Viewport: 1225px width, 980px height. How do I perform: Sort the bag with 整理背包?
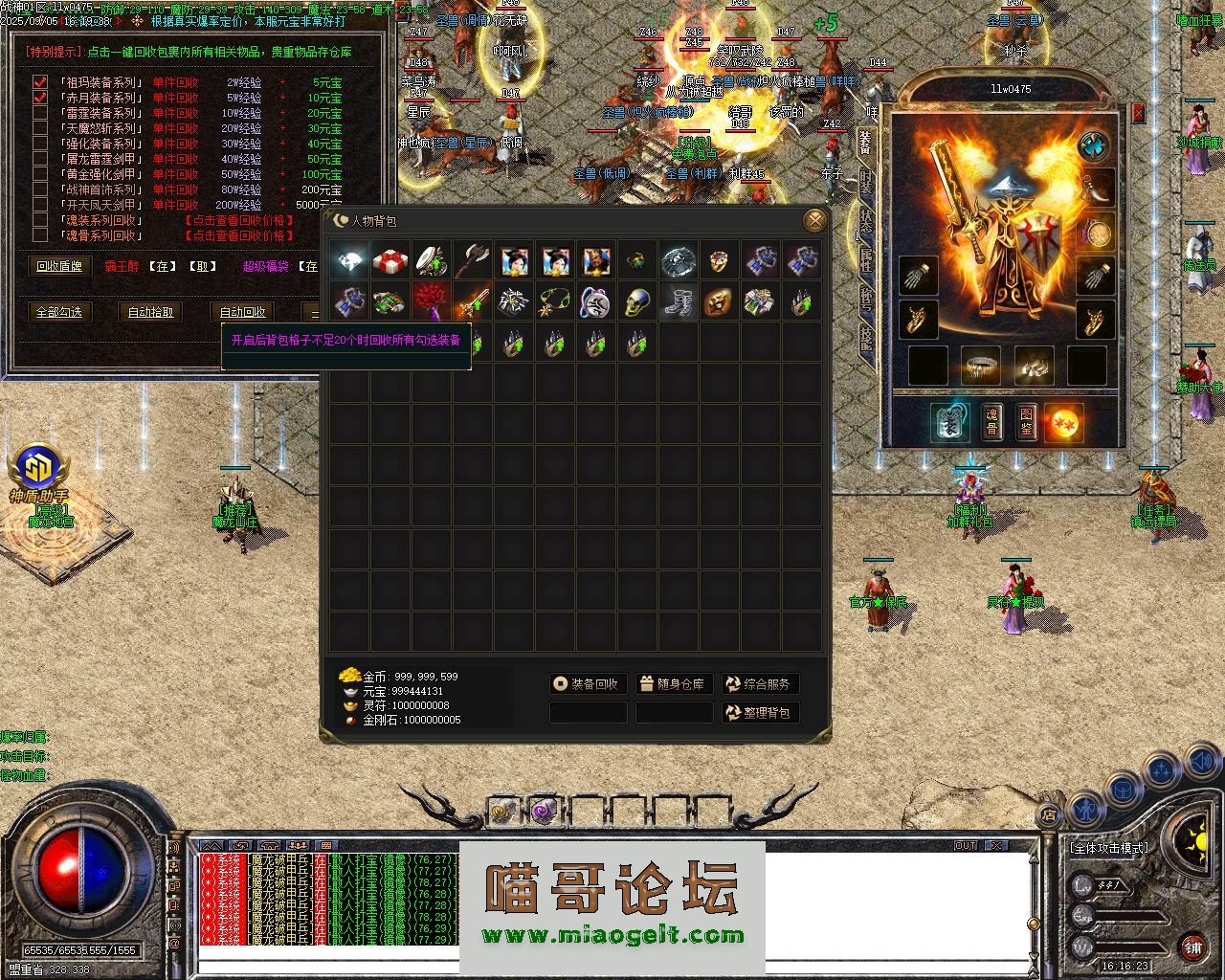pos(760,713)
